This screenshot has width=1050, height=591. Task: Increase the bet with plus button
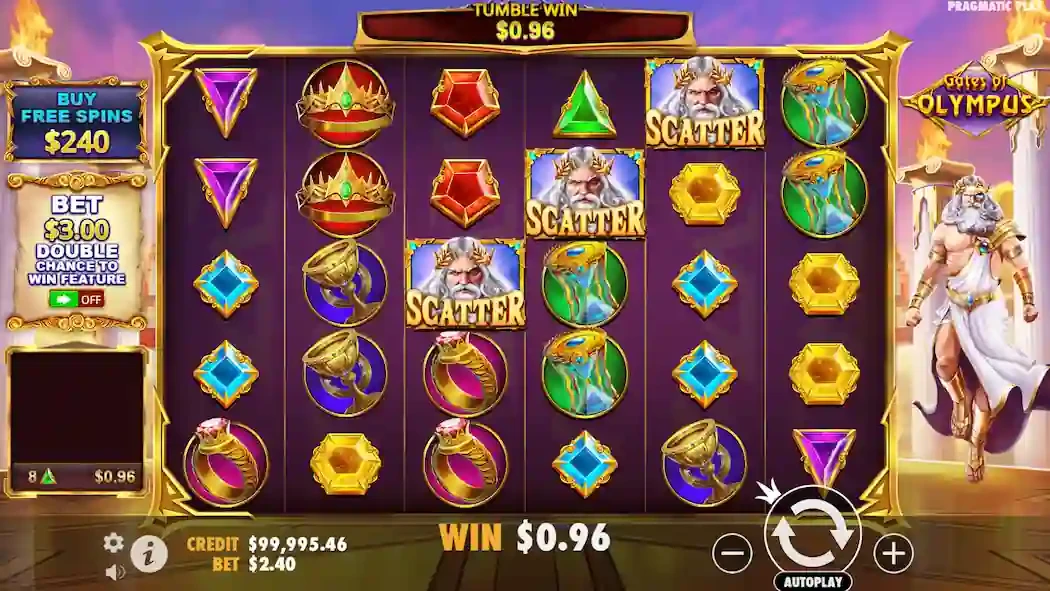(893, 551)
